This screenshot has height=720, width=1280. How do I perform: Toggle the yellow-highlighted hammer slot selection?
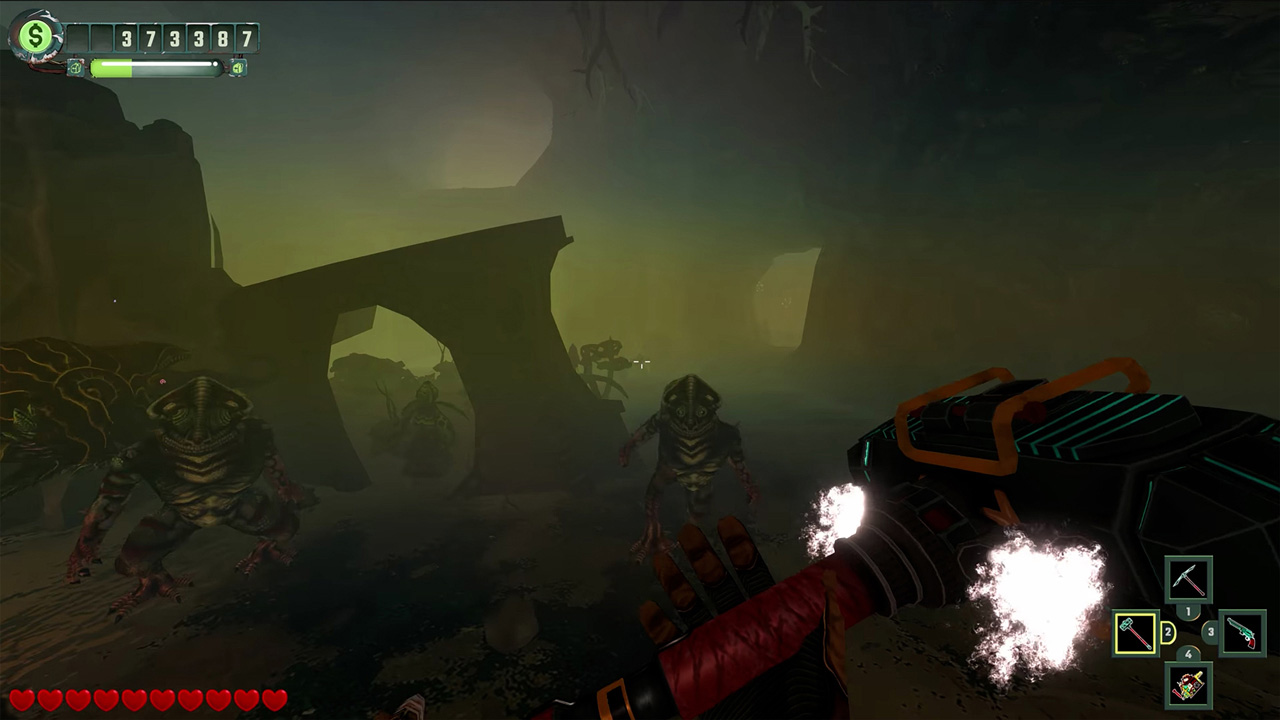(1135, 634)
